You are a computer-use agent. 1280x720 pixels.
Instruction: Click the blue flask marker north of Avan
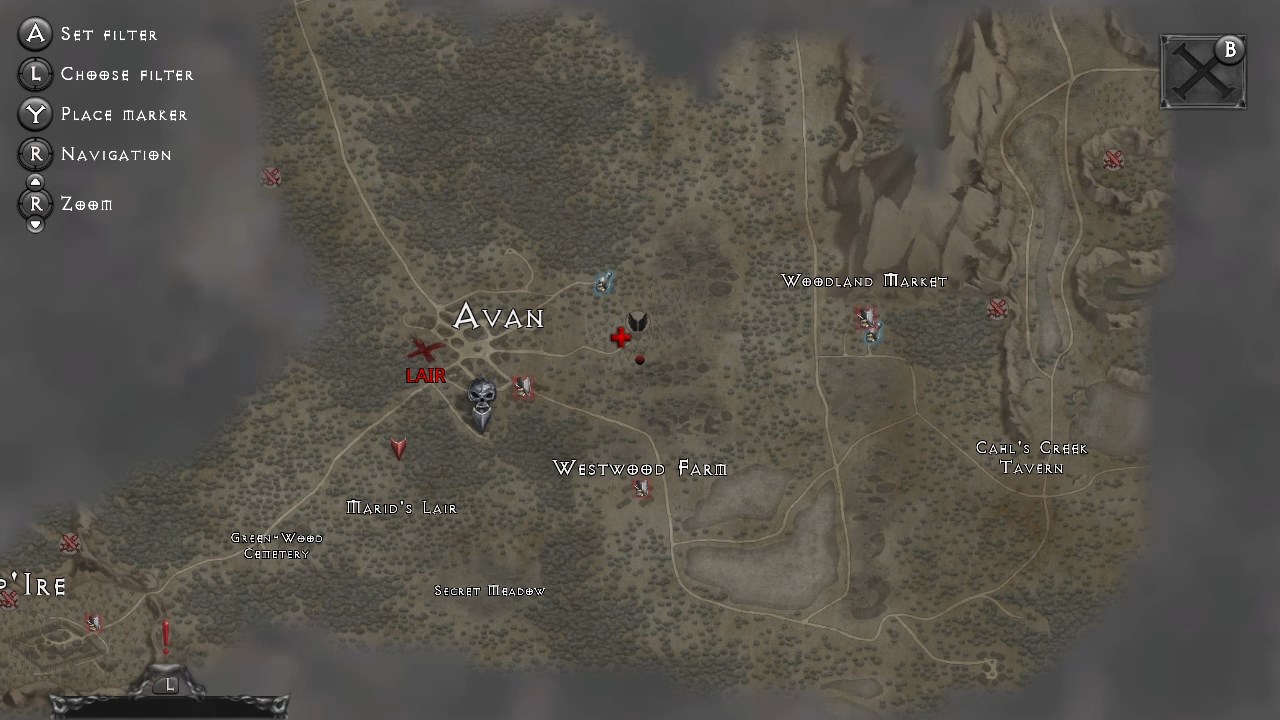point(603,283)
